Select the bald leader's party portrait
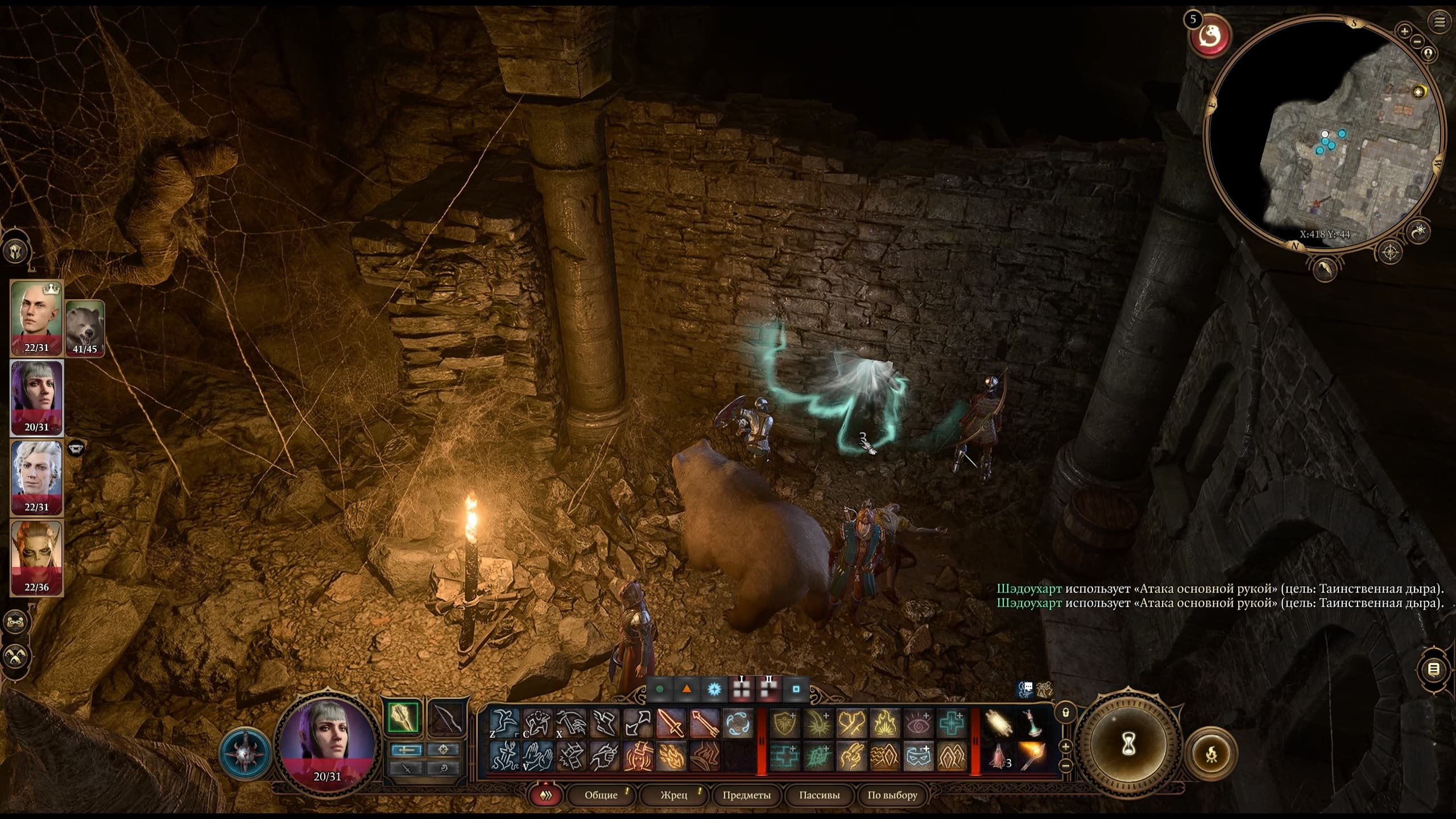Screen dimensions: 1456x819 coord(36,317)
